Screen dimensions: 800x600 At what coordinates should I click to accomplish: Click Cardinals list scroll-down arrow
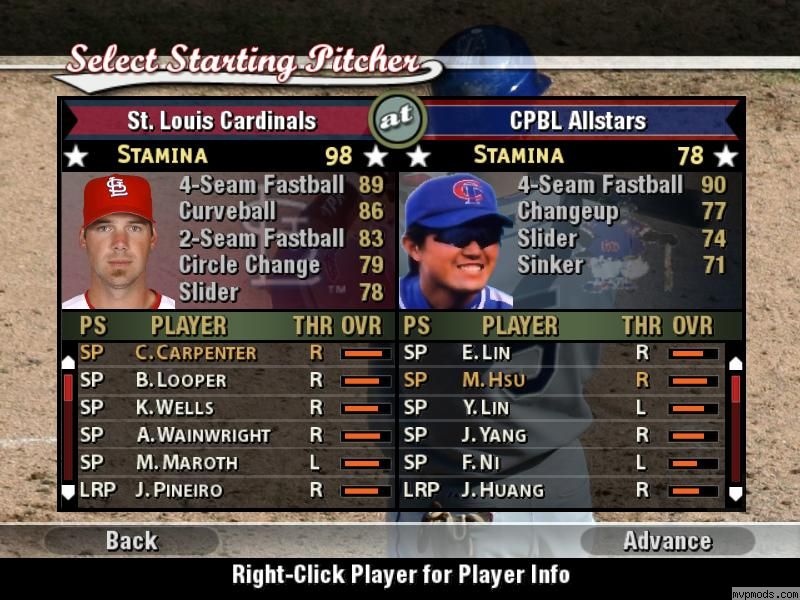[68, 491]
